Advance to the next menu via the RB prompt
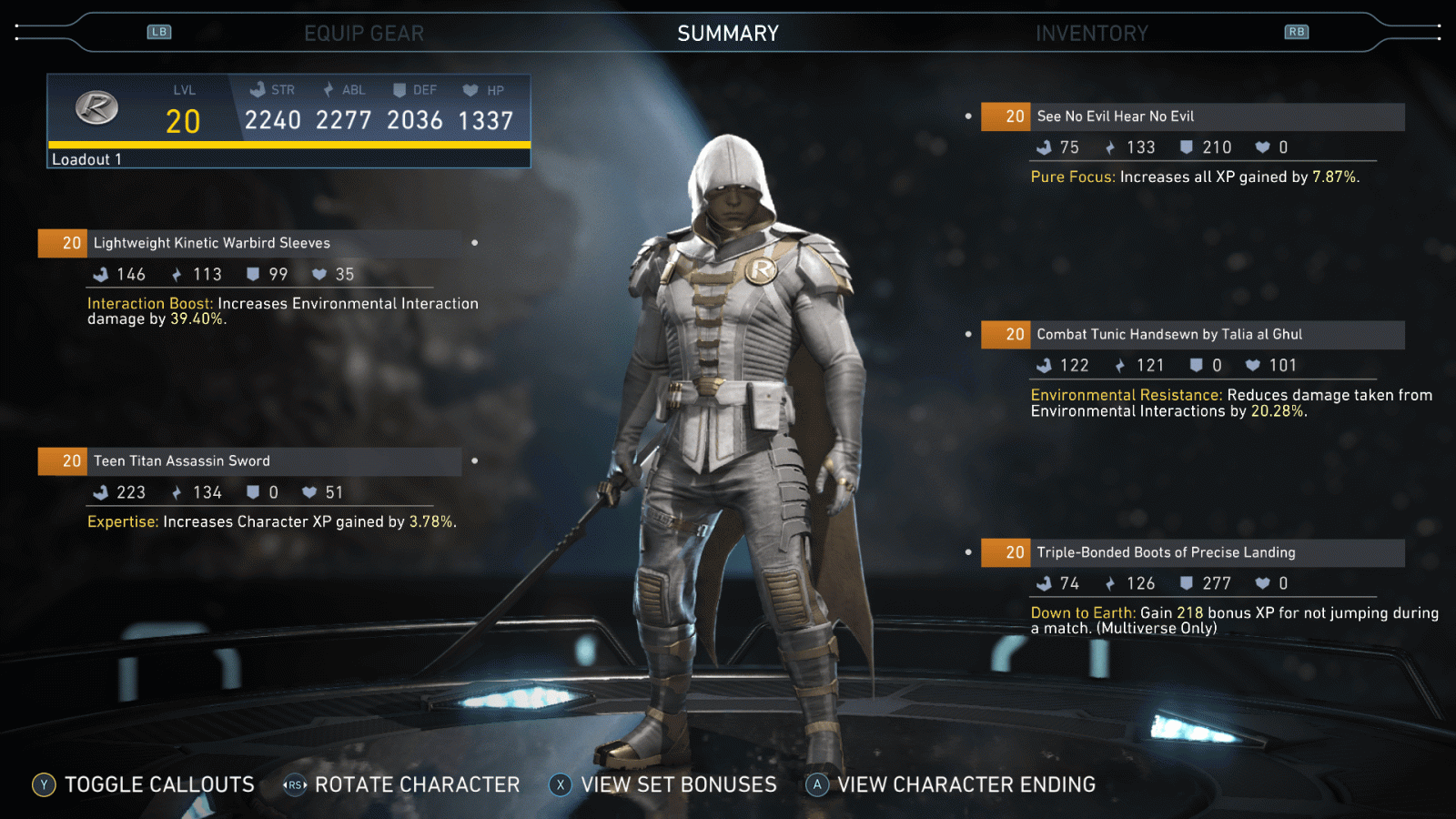Image resolution: width=1456 pixels, height=819 pixels. click(1299, 31)
